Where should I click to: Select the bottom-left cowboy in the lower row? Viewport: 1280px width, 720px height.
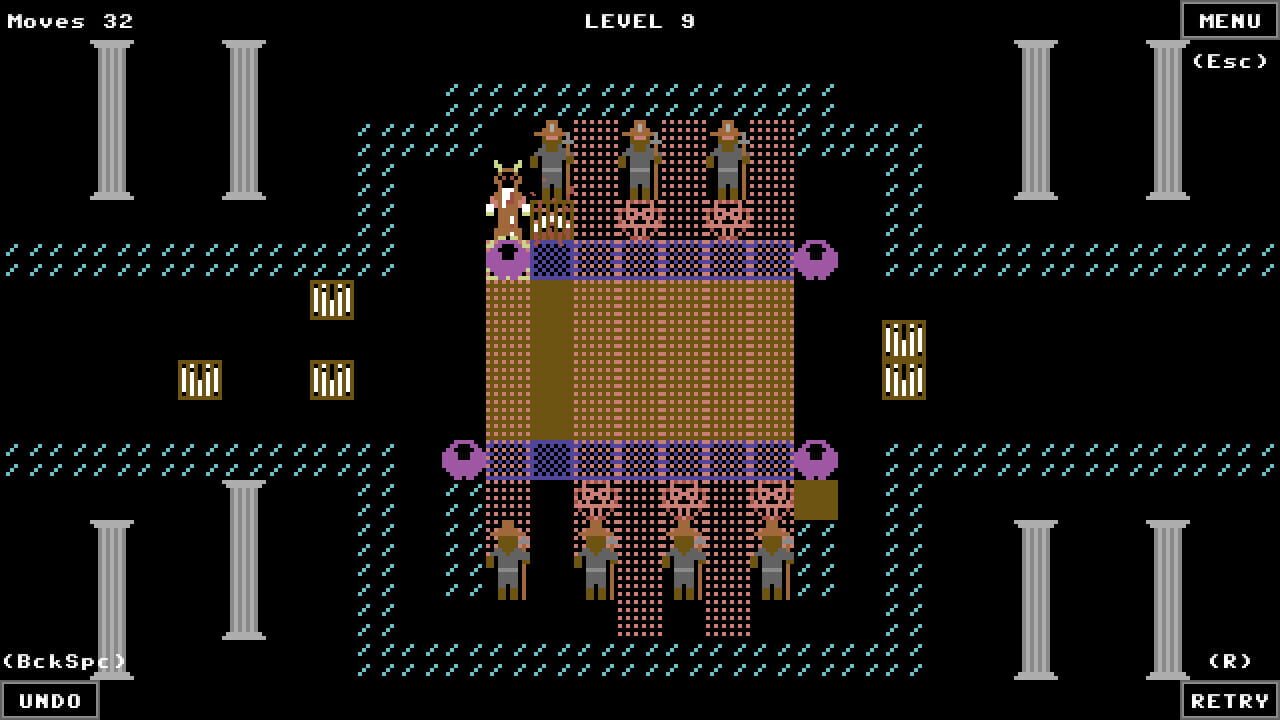click(x=510, y=560)
